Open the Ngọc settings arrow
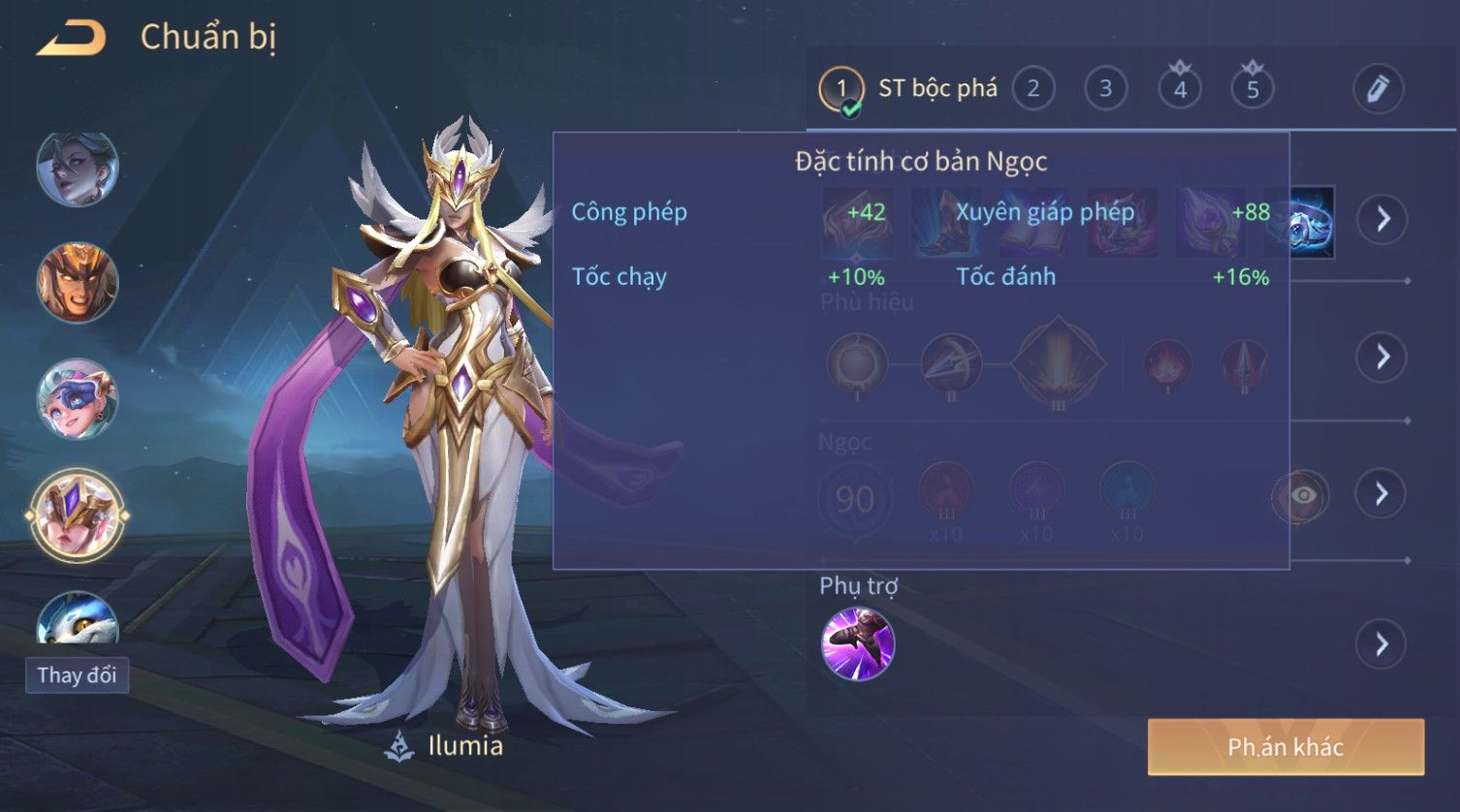The height and width of the screenshot is (812, 1460). (x=1381, y=494)
